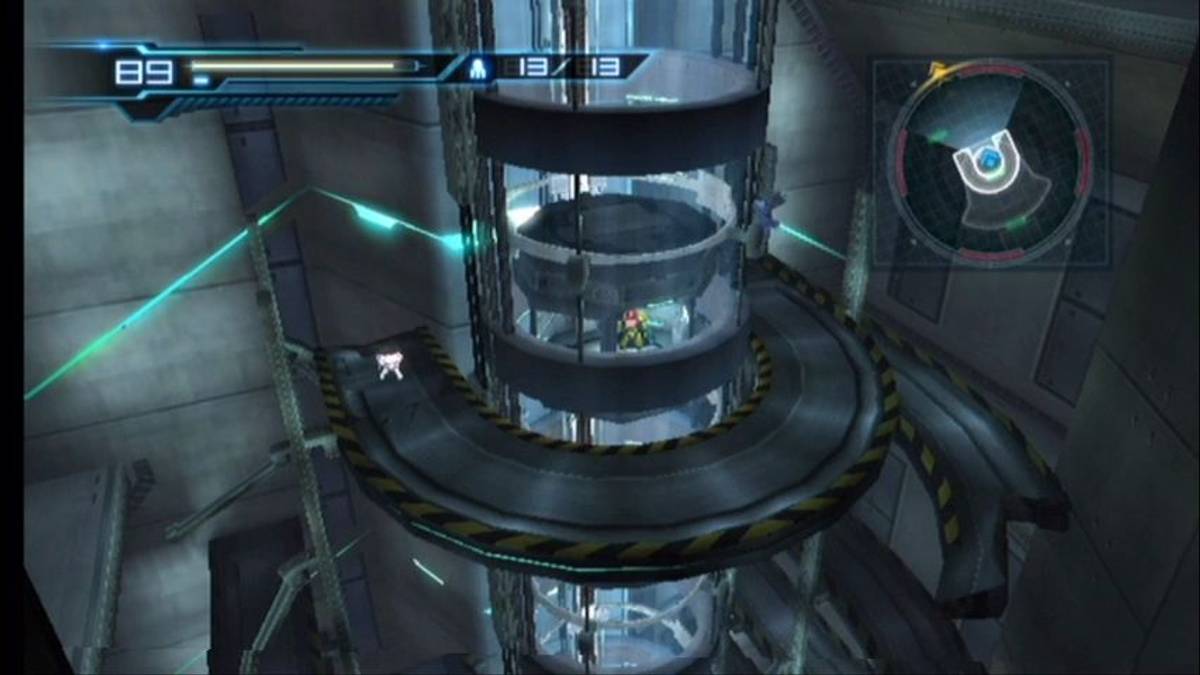Click the blue player marker on minimap
The image size is (1200, 675).
coord(989,159)
